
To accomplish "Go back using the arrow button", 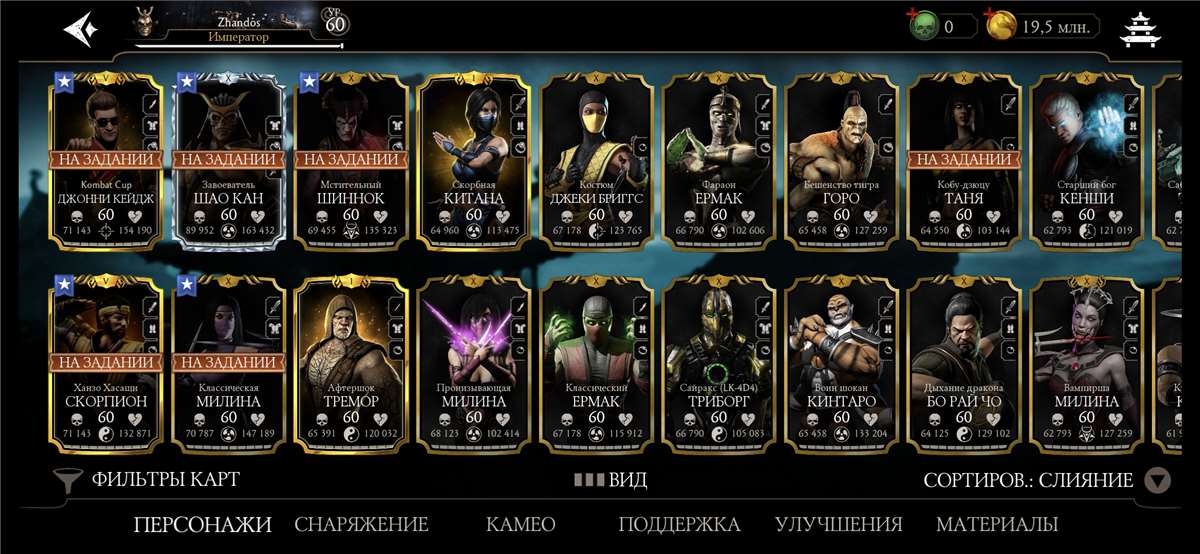I will (80, 29).
